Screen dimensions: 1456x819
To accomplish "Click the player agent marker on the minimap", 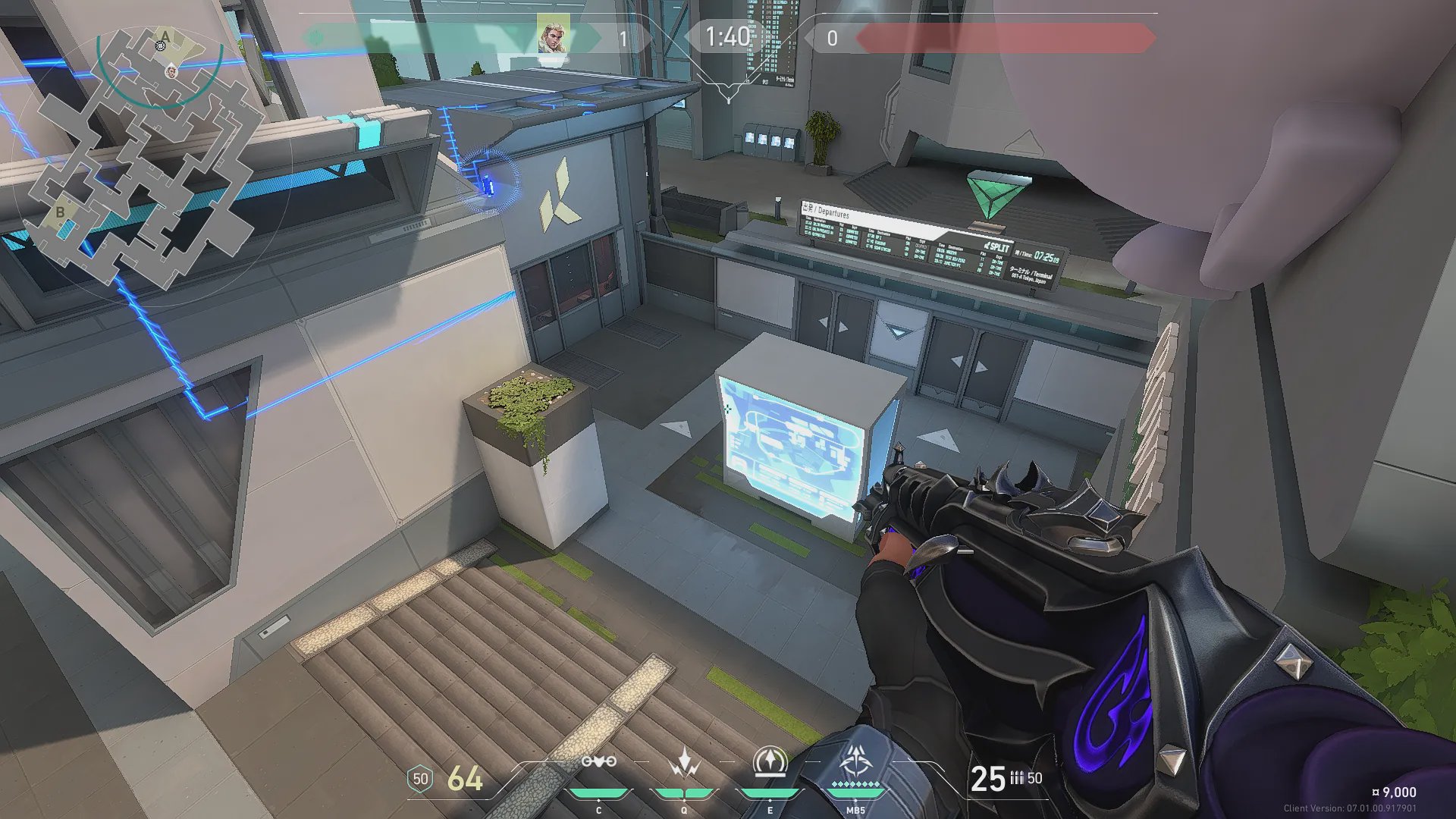I will pos(171,71).
